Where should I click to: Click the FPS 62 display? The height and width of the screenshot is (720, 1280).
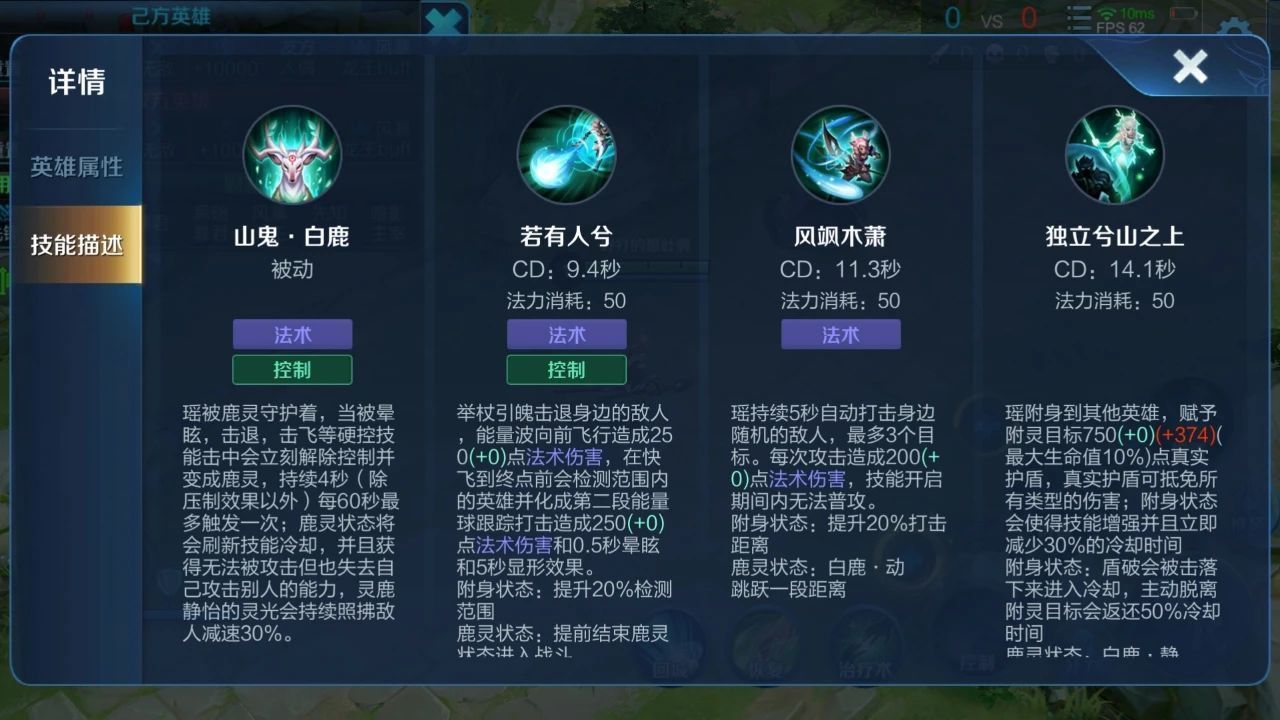pos(1121,27)
